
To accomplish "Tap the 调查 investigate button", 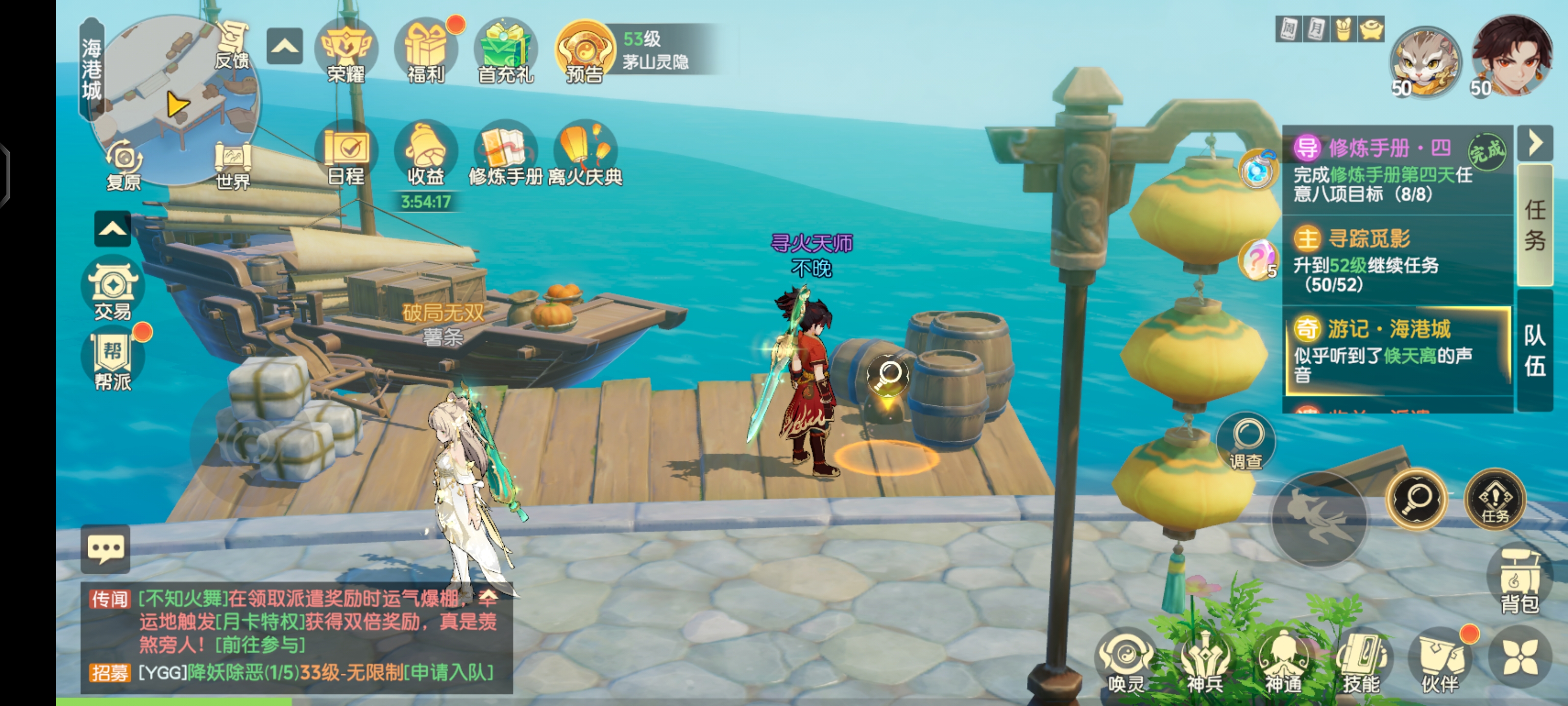I will point(1246,442).
